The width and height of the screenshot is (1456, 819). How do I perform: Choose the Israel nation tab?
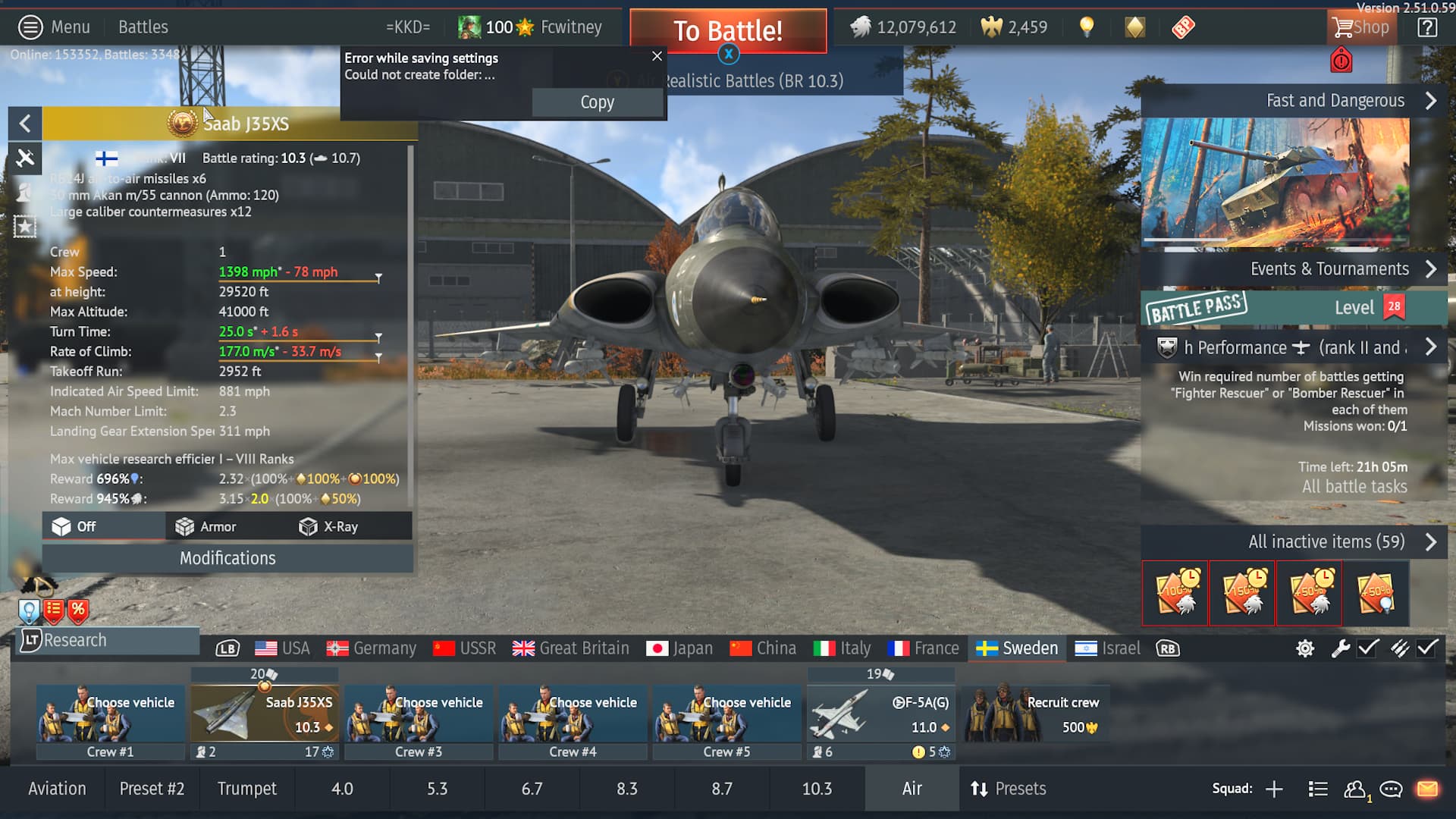coord(1108,648)
